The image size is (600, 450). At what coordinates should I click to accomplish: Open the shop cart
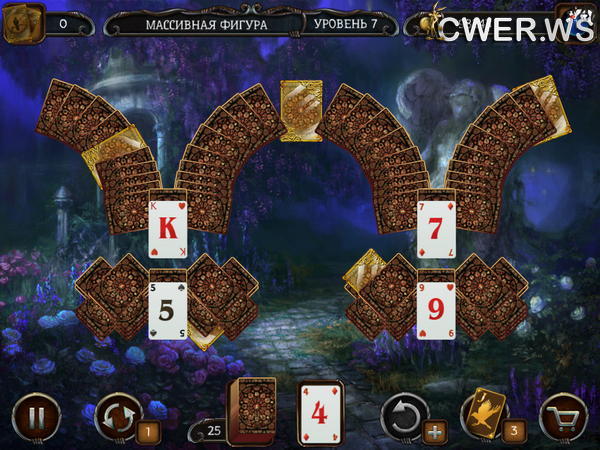tap(563, 416)
